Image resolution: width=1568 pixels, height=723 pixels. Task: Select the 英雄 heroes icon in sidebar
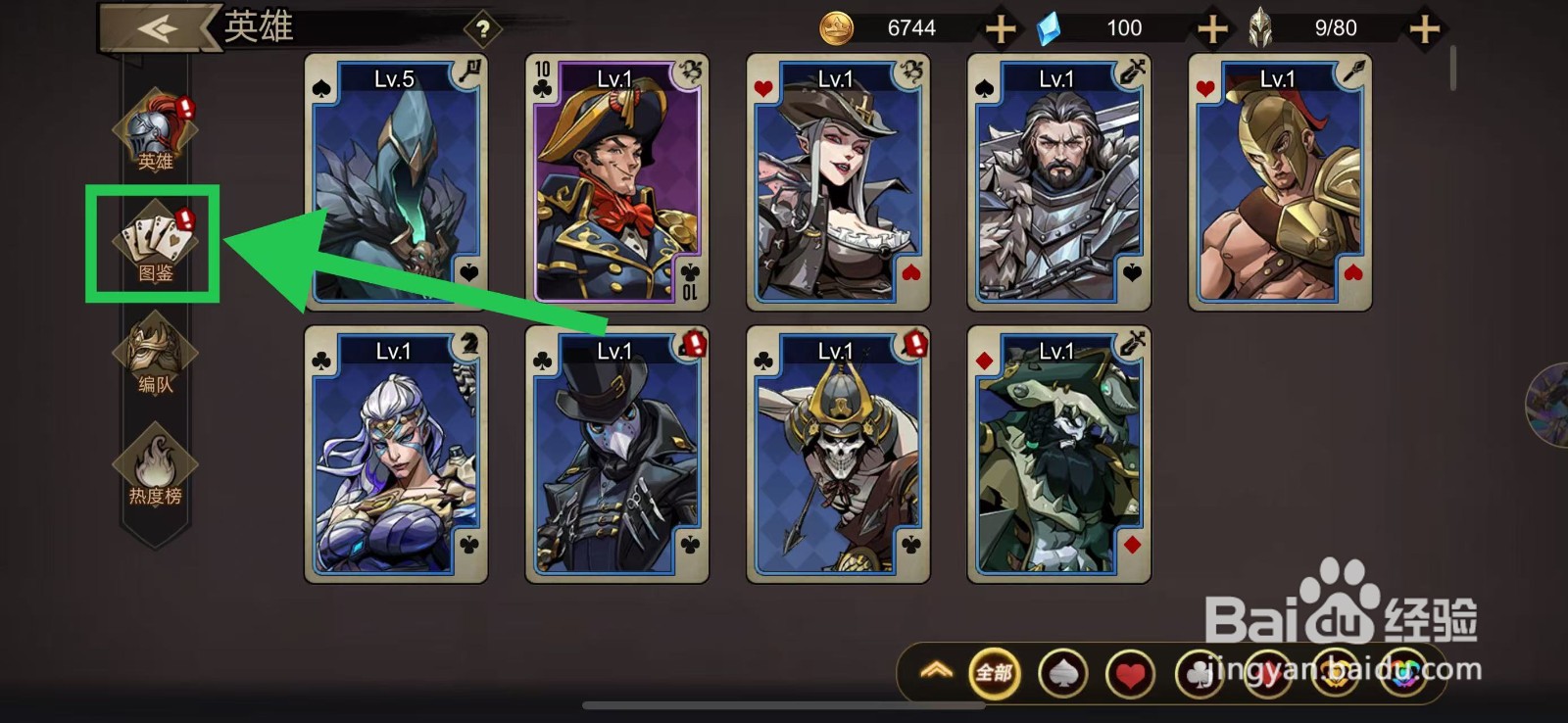click(x=157, y=132)
